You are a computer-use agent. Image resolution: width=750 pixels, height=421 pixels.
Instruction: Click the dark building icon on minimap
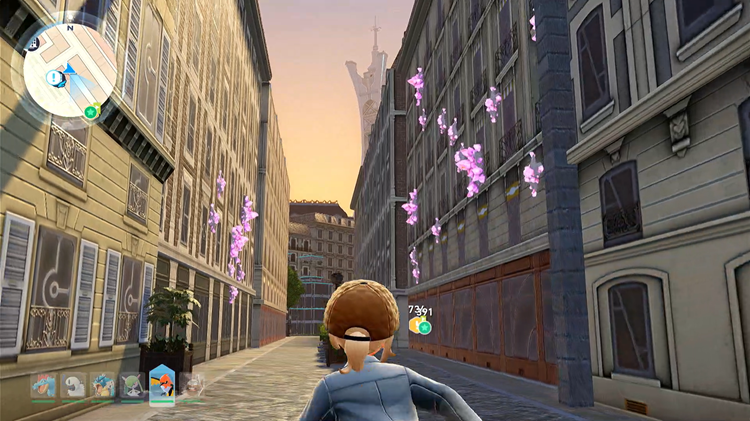click(x=34, y=43)
